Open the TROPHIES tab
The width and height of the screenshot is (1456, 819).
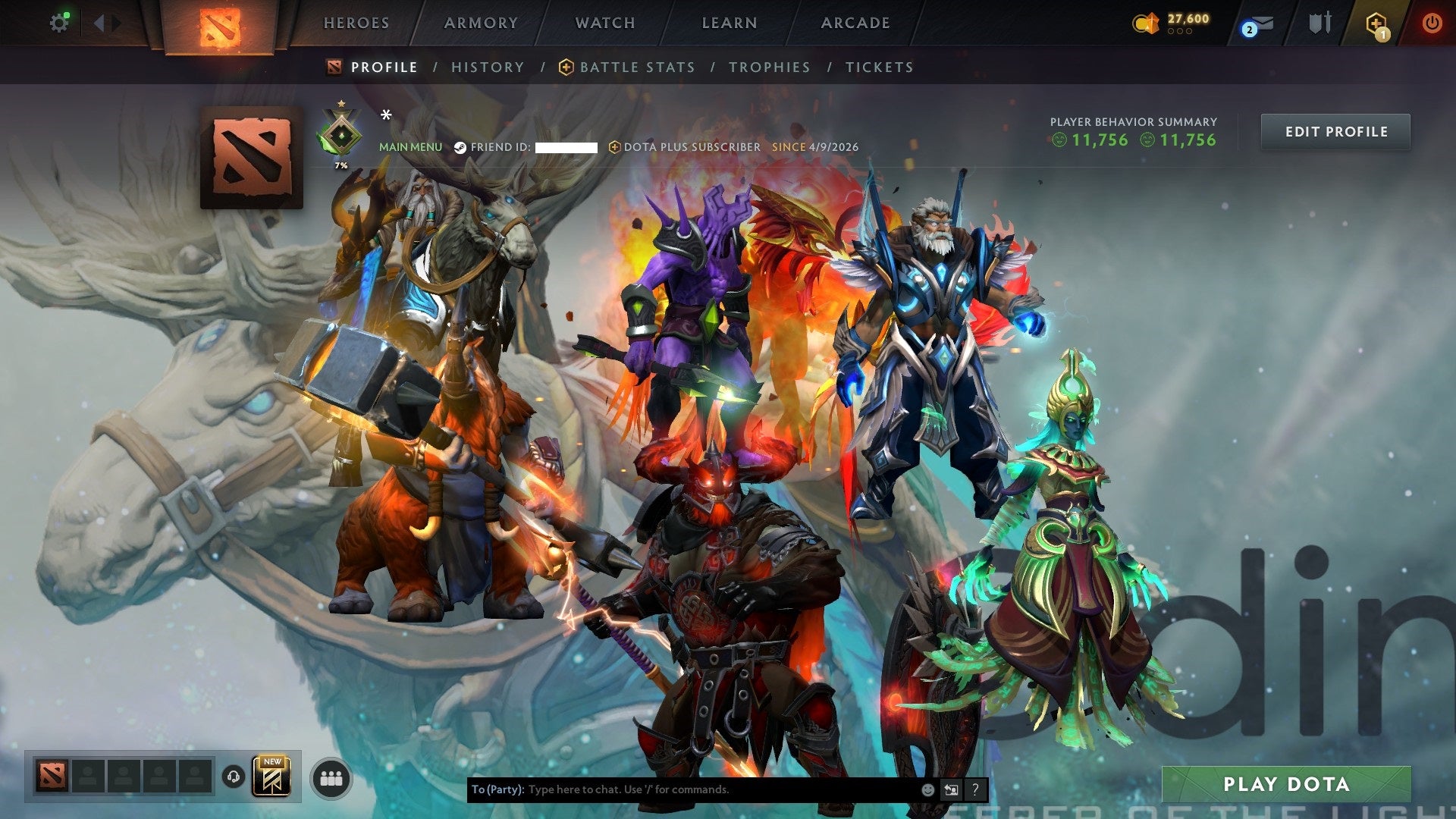click(770, 67)
